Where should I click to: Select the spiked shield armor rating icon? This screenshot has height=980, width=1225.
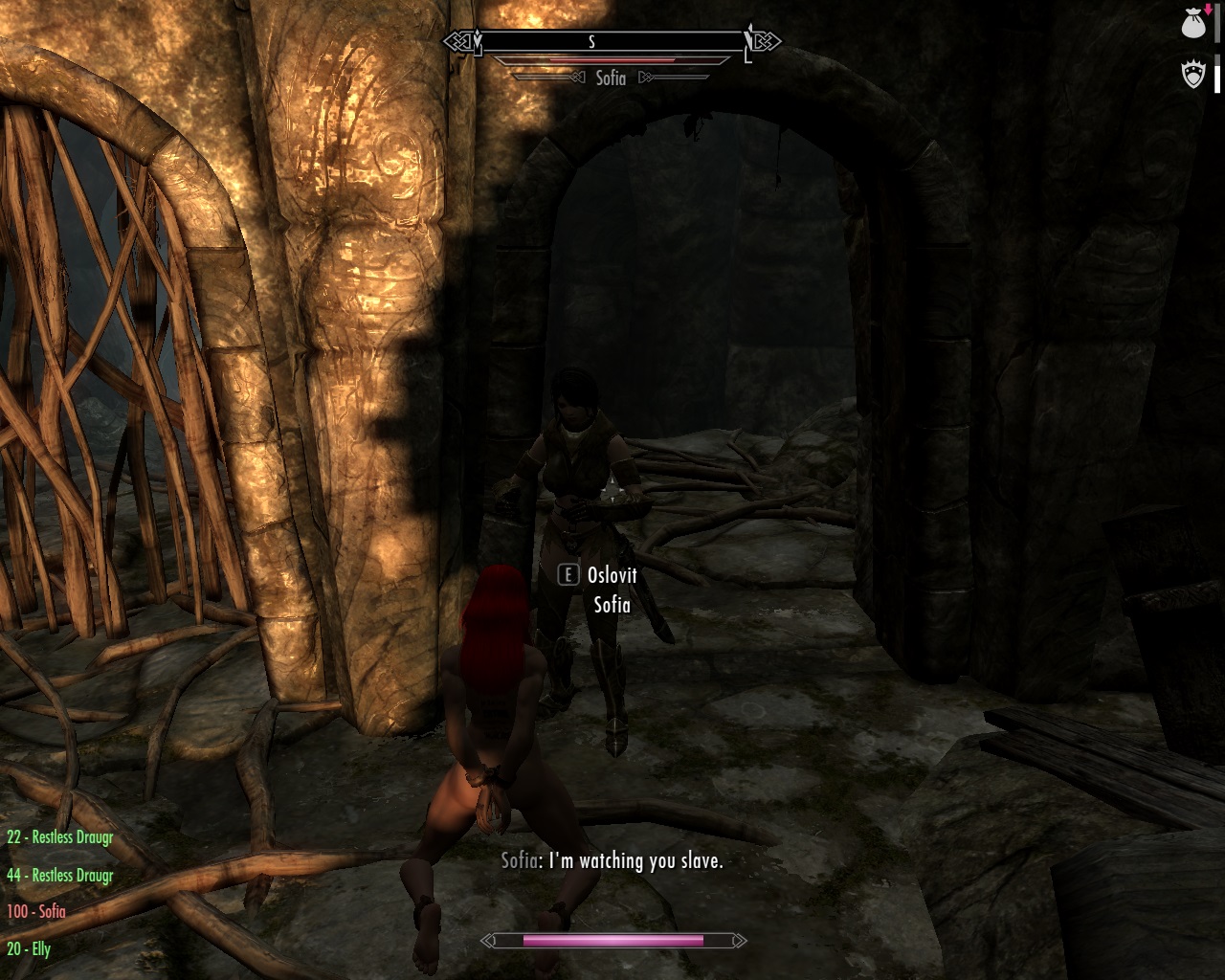(1192, 75)
